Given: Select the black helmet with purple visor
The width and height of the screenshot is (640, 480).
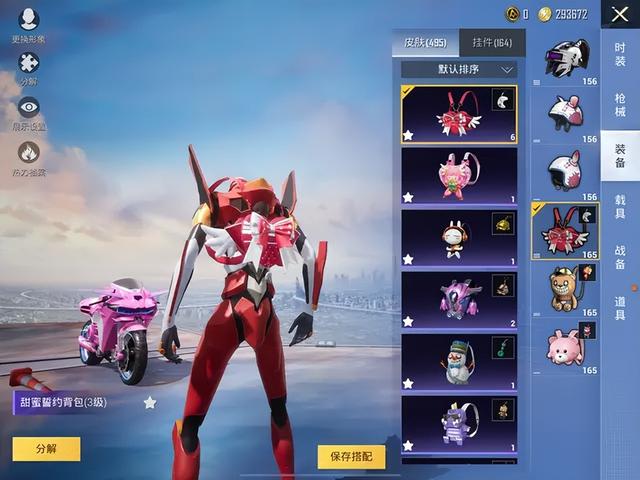Looking at the screenshot, I should [565, 60].
